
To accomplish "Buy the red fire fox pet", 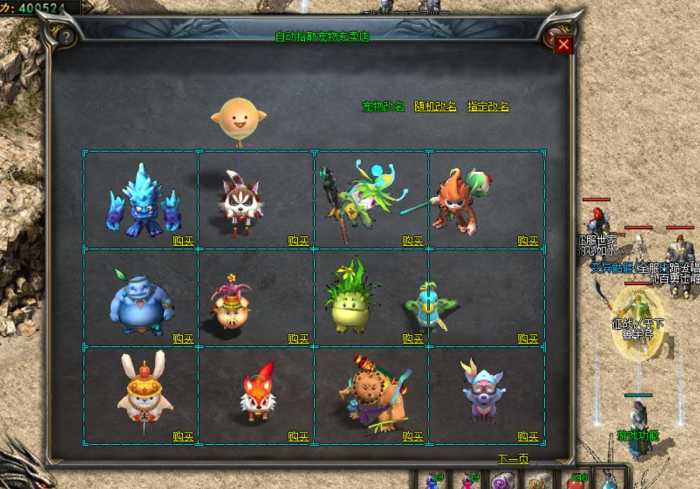I will click(298, 436).
